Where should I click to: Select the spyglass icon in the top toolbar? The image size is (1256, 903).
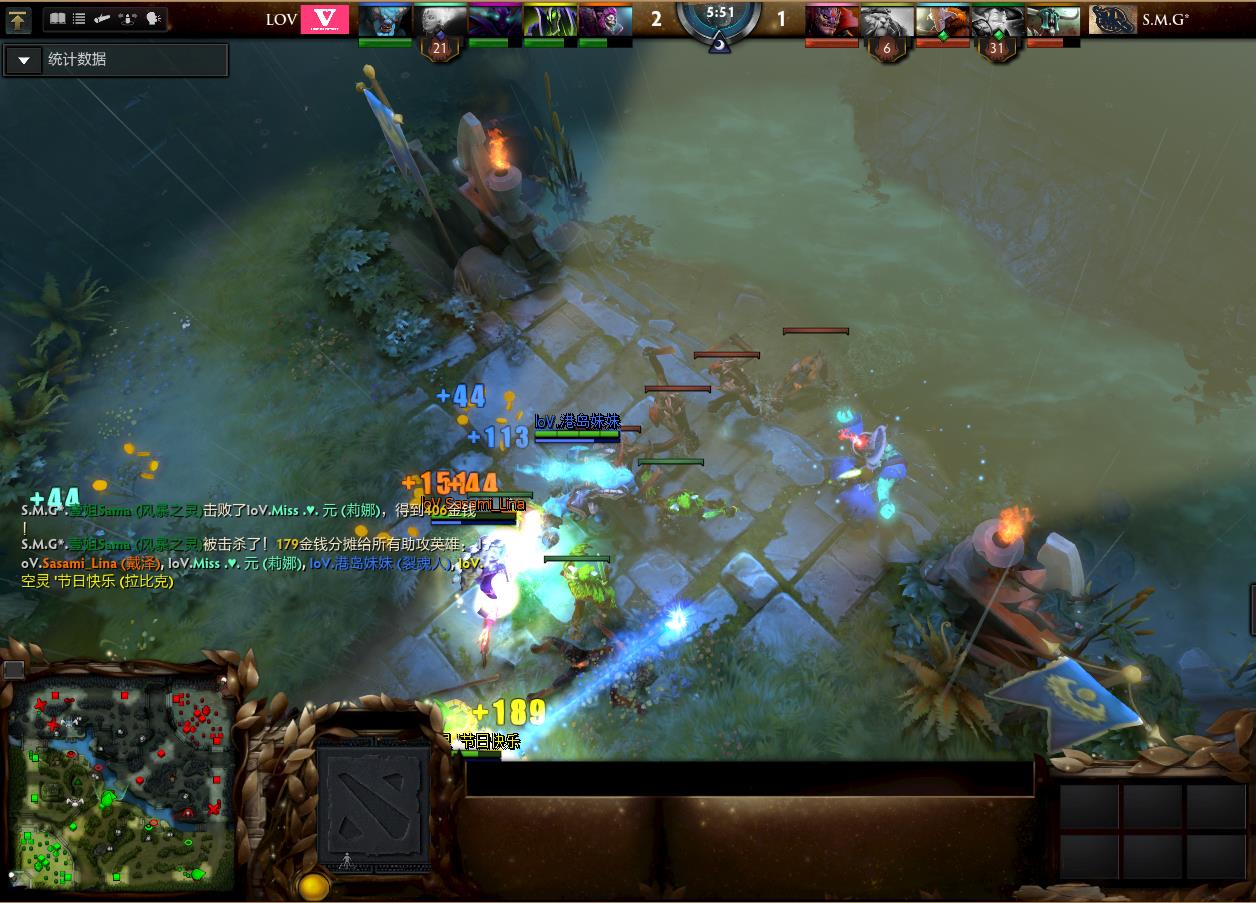[102, 19]
